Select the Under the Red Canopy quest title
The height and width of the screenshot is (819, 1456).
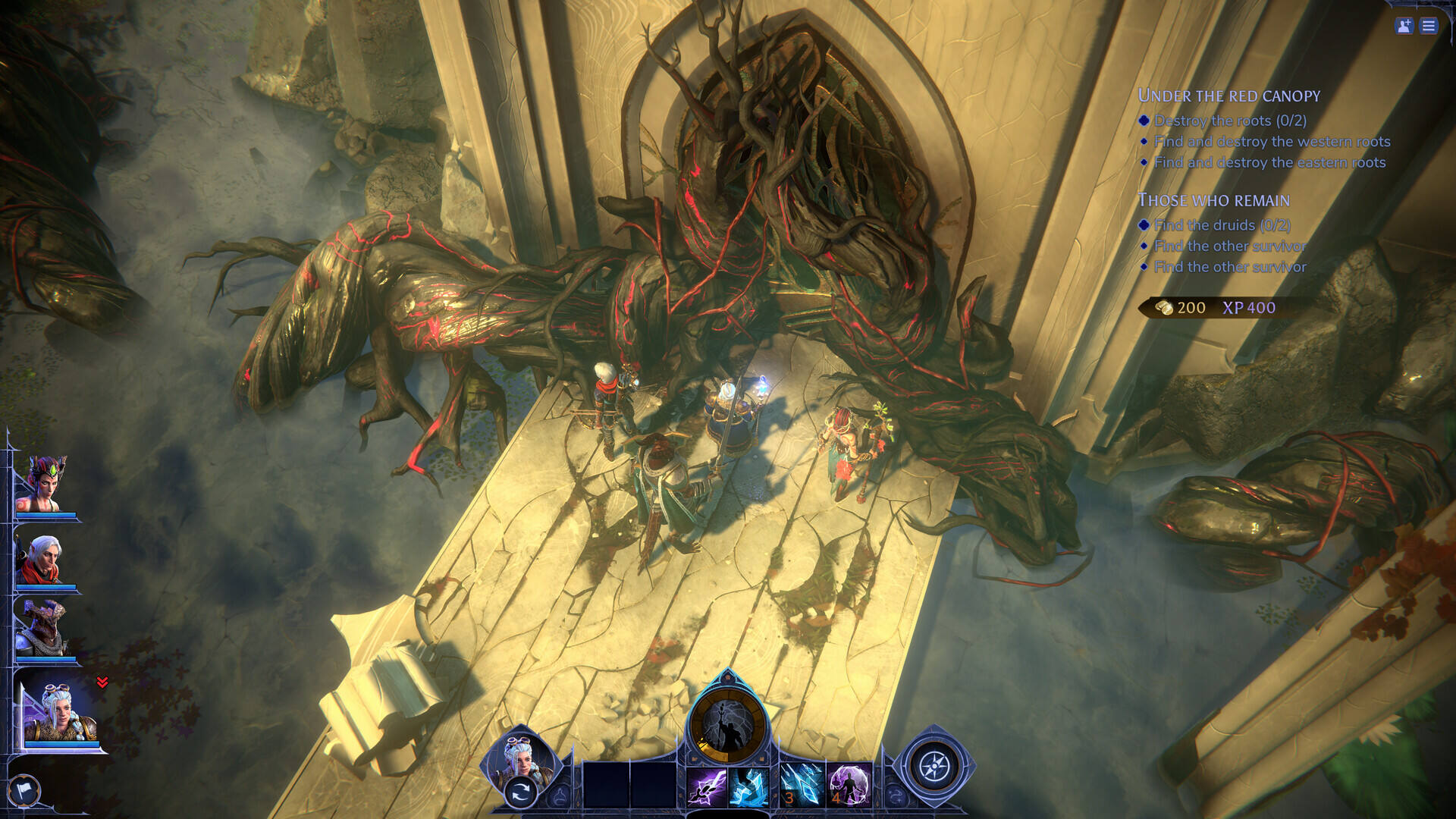(1228, 96)
